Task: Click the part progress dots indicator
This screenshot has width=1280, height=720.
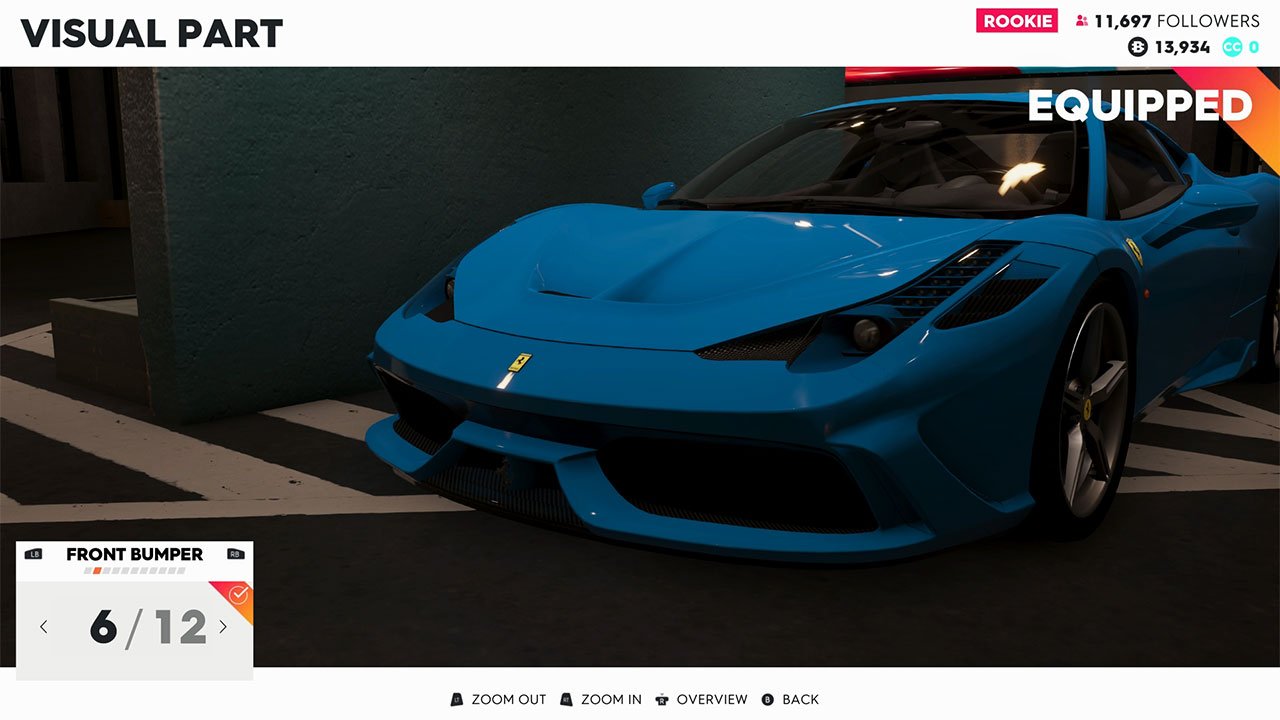Action: [x=134, y=572]
